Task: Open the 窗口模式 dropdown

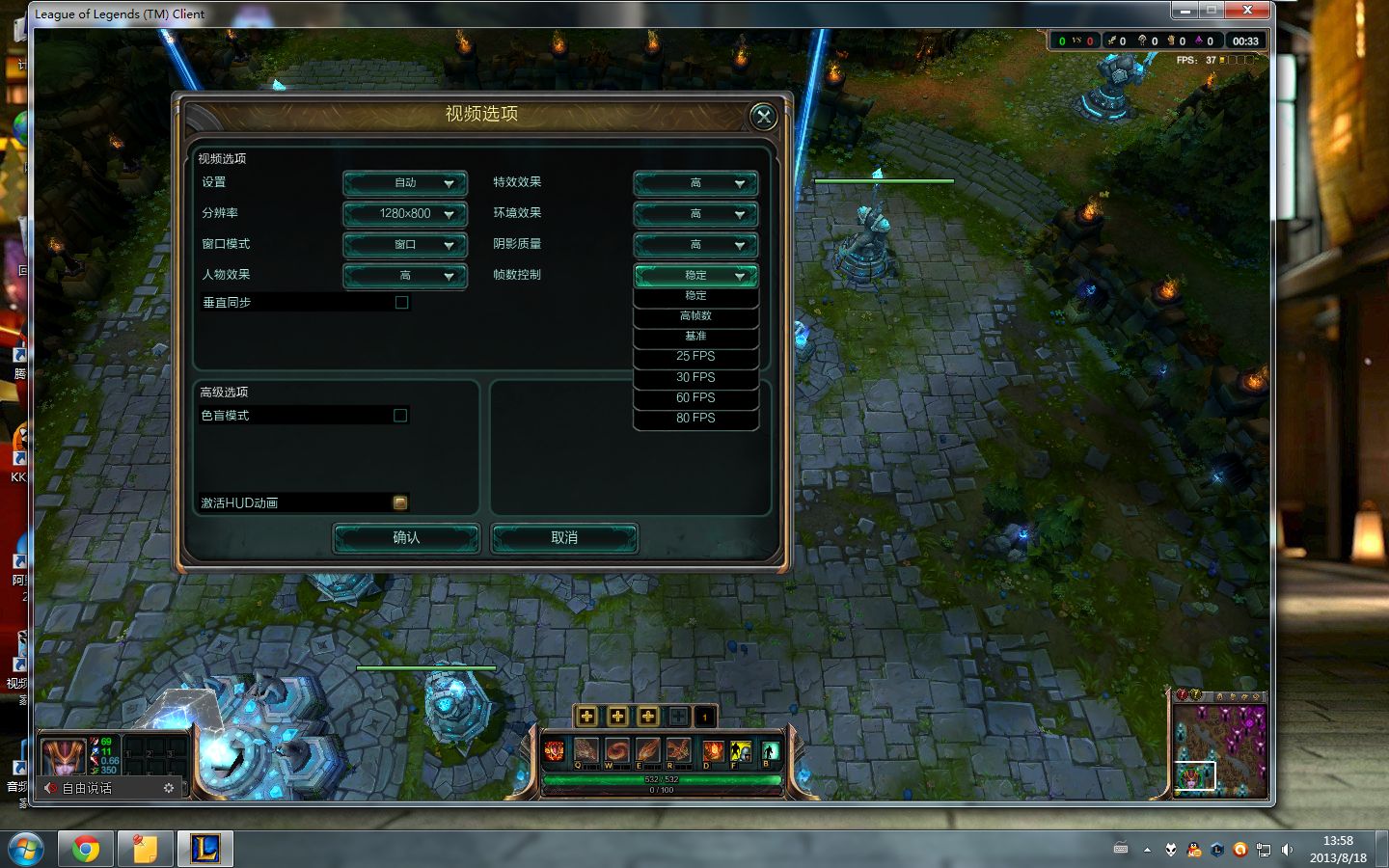Action: [405, 245]
